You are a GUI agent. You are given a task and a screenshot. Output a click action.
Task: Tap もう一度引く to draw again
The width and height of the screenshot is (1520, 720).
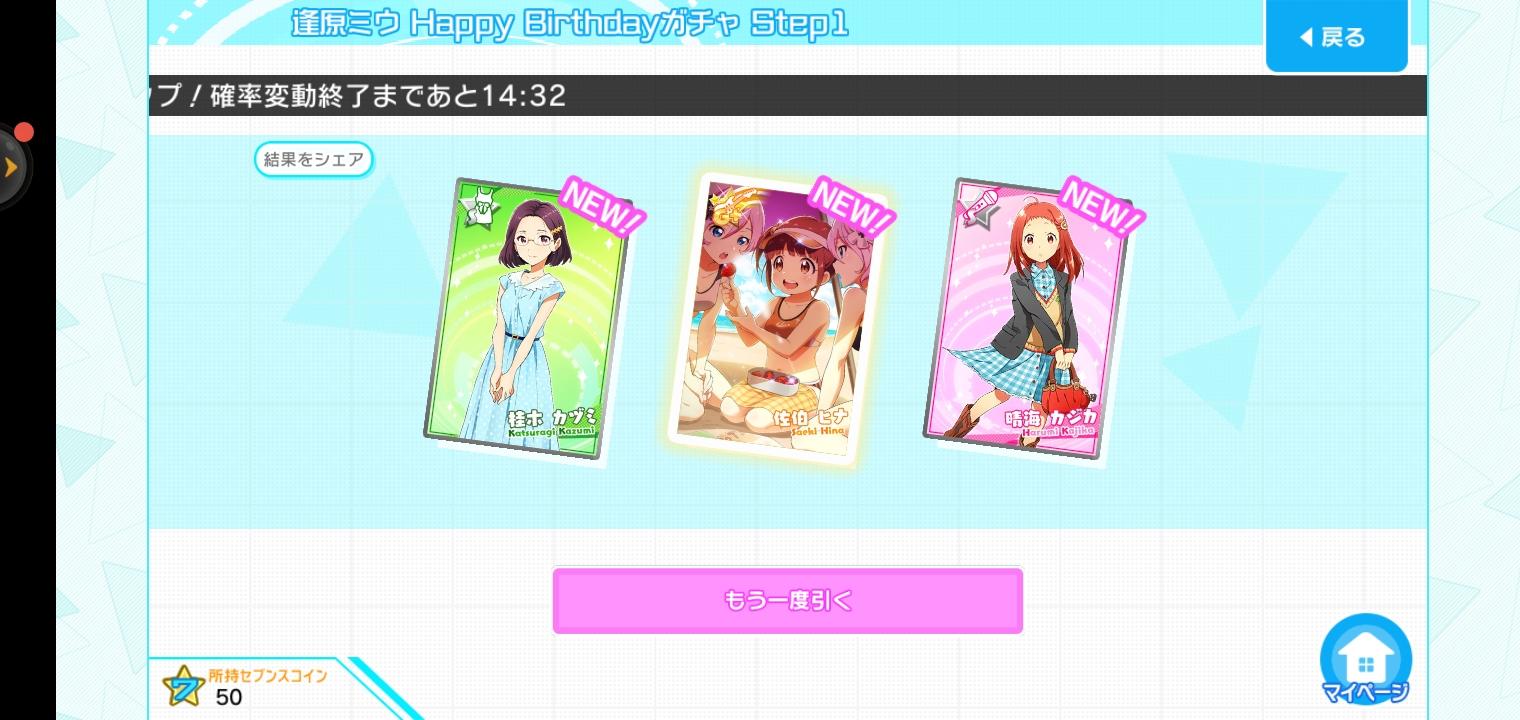click(x=787, y=600)
